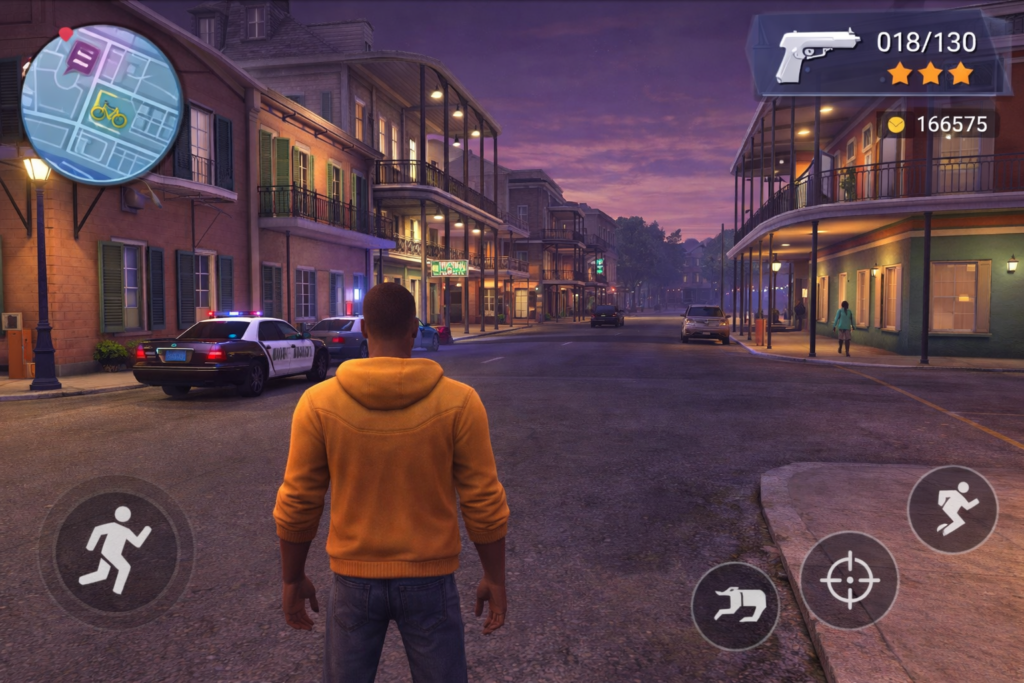The image size is (1024, 683).
Task: Use the melee punch button
Action: (x=735, y=606)
